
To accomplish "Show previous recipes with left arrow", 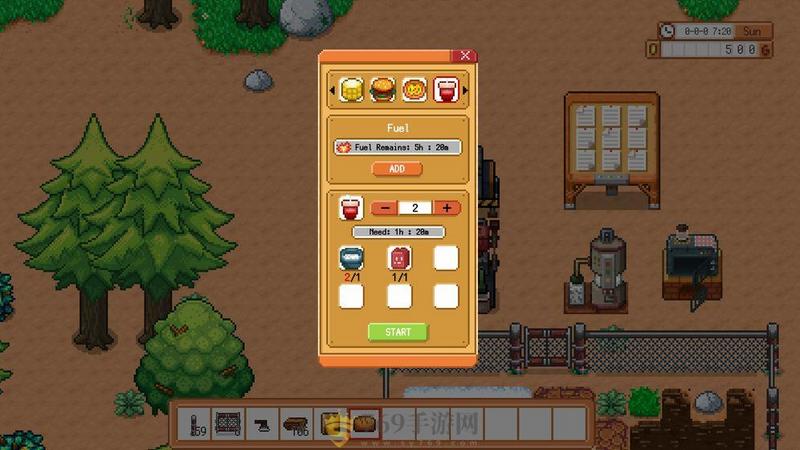I will 333,91.
